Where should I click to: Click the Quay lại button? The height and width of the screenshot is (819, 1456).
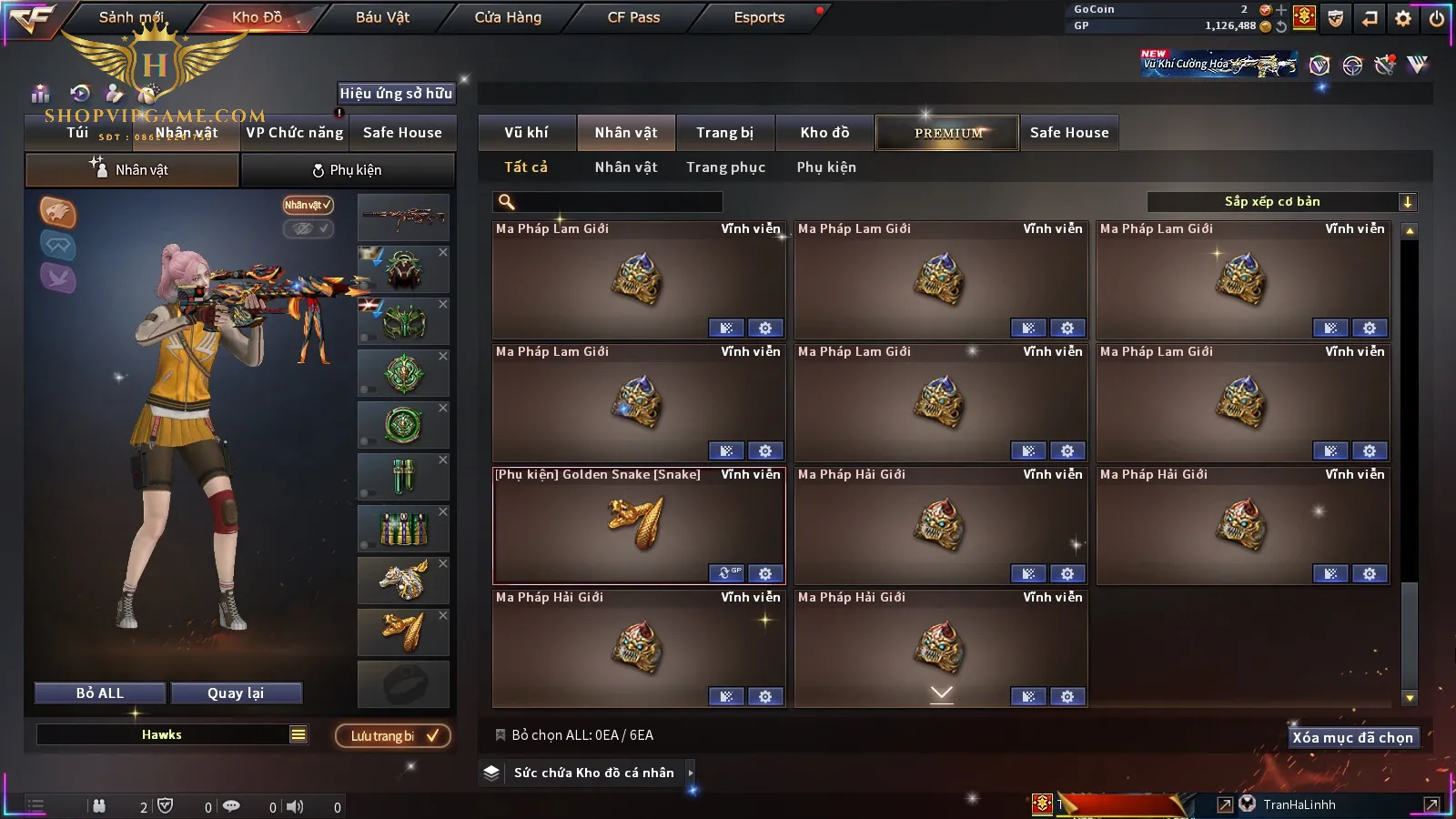(236, 693)
